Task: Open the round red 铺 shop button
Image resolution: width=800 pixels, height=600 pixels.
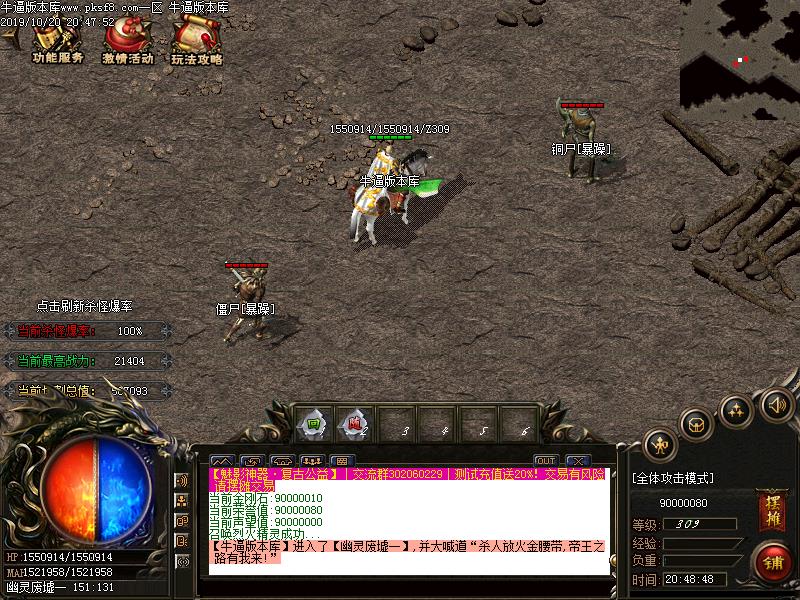Action: 772,562
